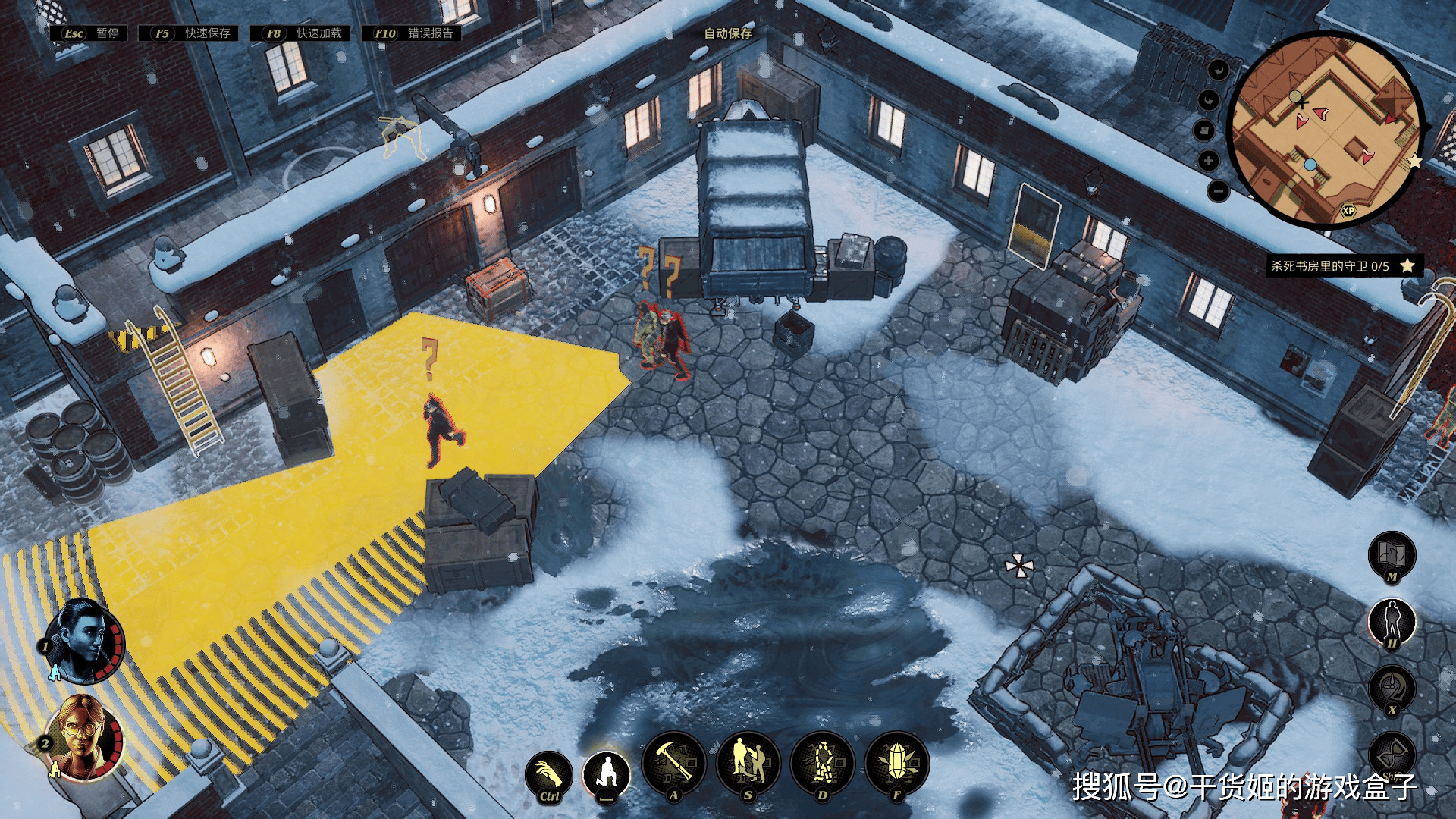This screenshot has width=1456, height=819.
Task: Toggle the crouch stance icon
Action: click(x=607, y=773)
